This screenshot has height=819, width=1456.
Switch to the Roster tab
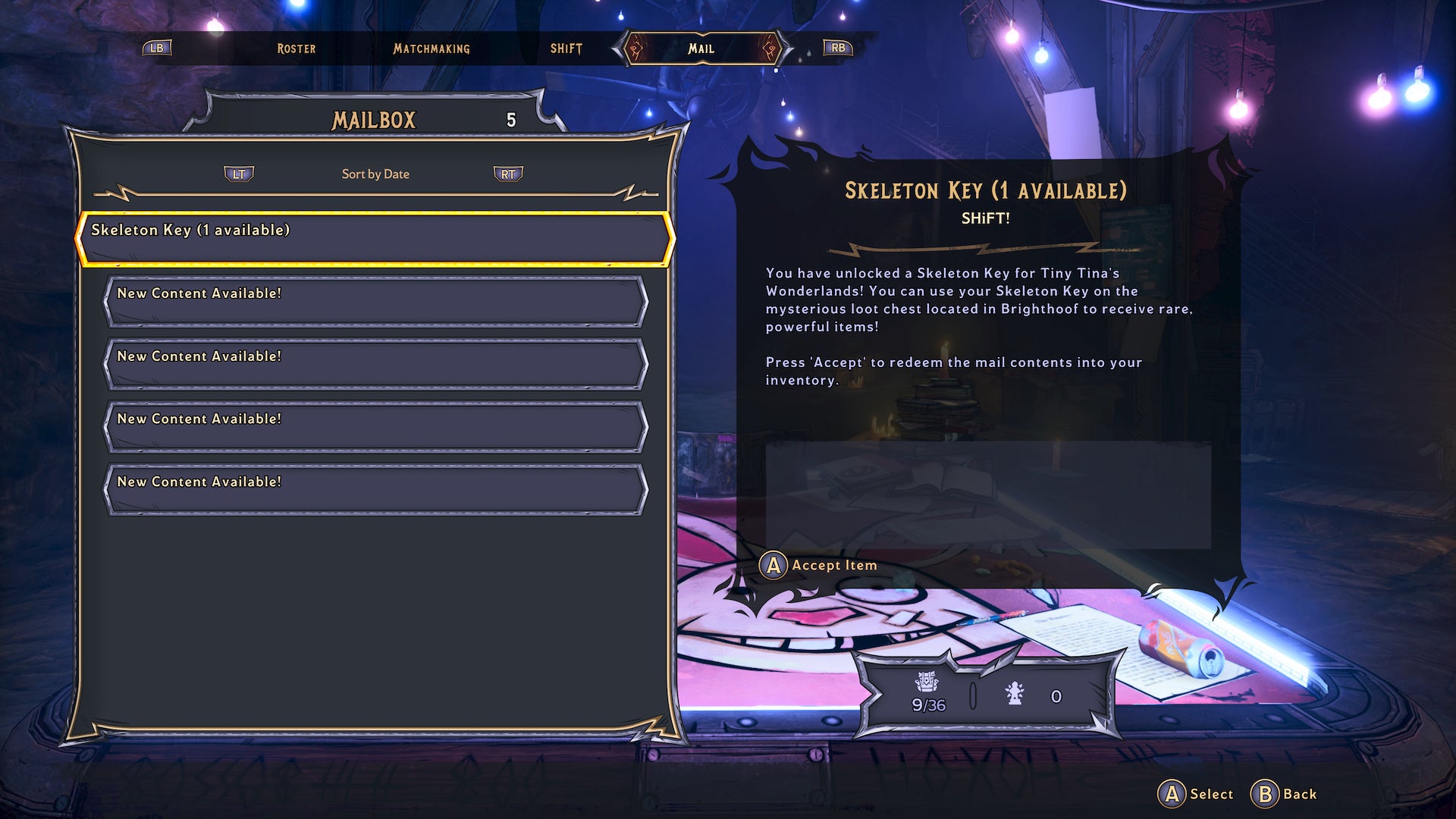tap(295, 49)
